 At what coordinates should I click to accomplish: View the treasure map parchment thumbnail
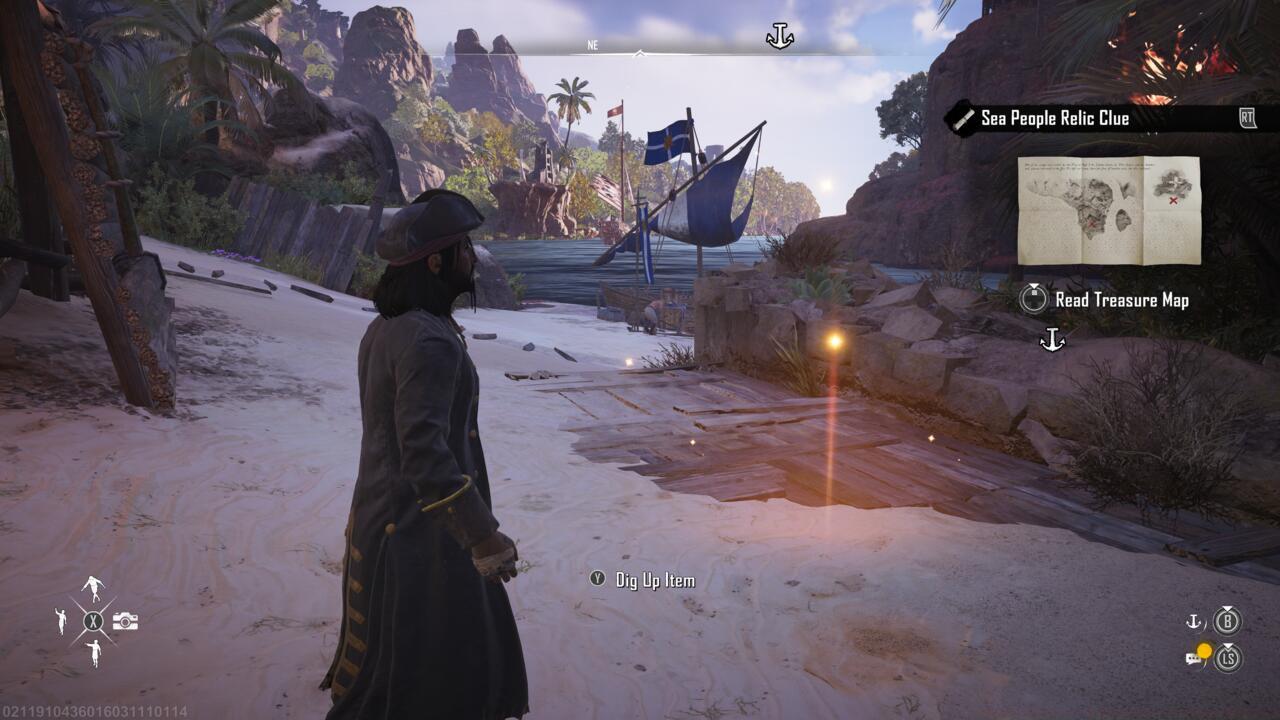coord(1108,210)
